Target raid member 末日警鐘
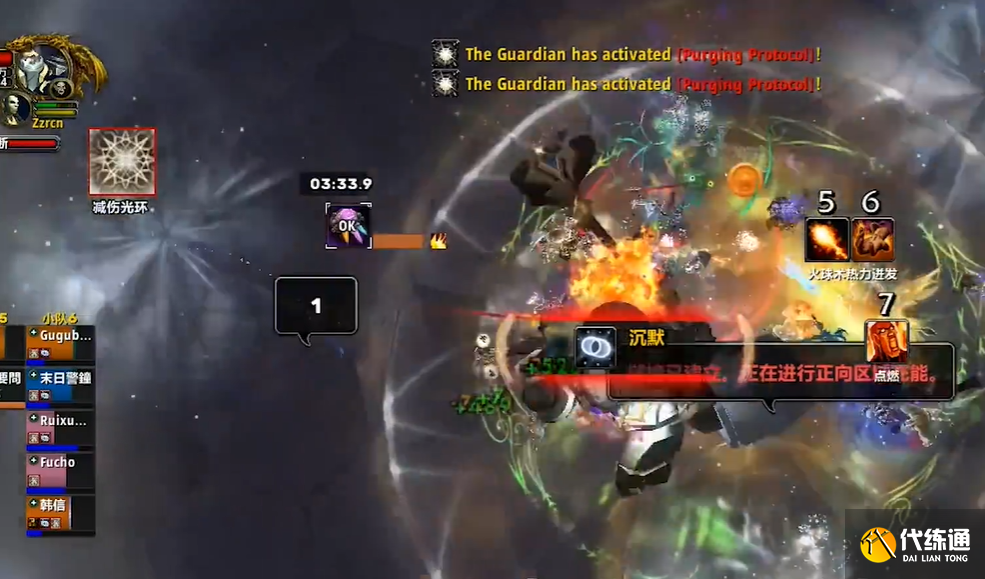985x579 pixels. coord(60,386)
